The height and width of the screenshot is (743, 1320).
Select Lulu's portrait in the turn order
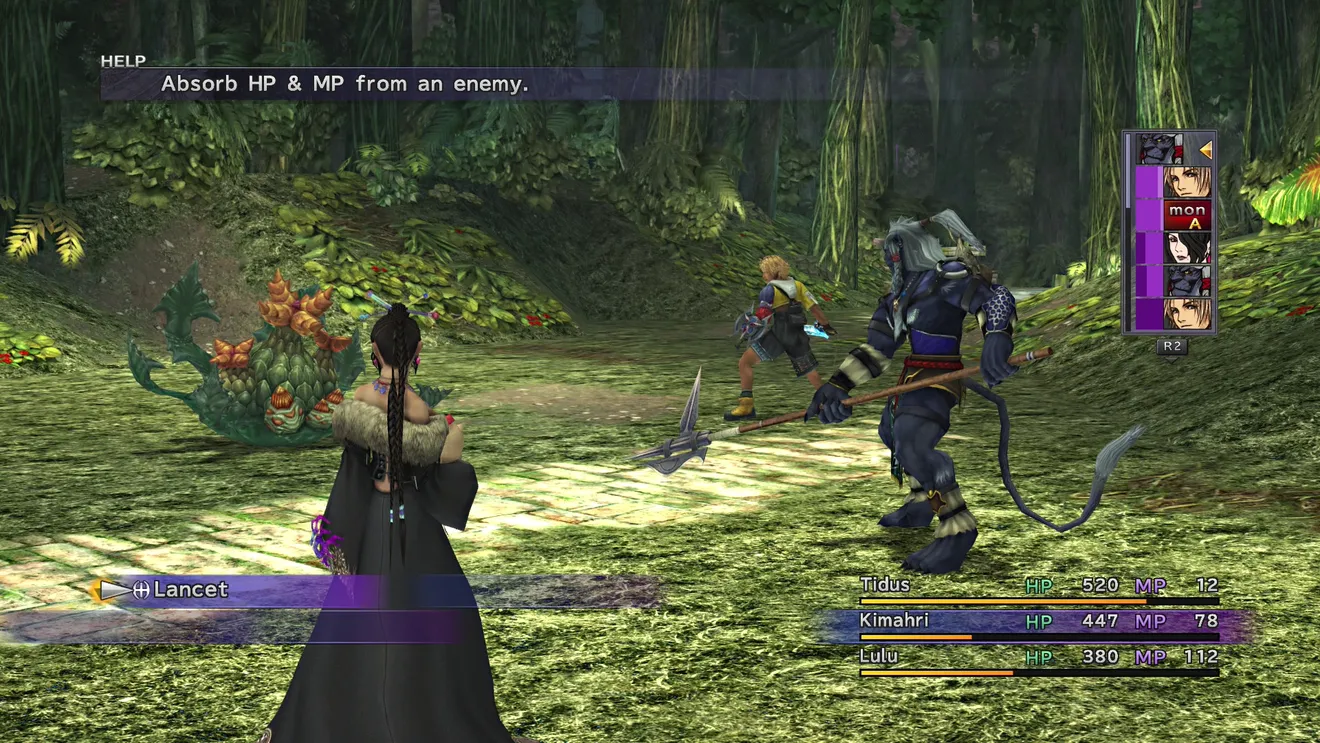tap(1186, 248)
